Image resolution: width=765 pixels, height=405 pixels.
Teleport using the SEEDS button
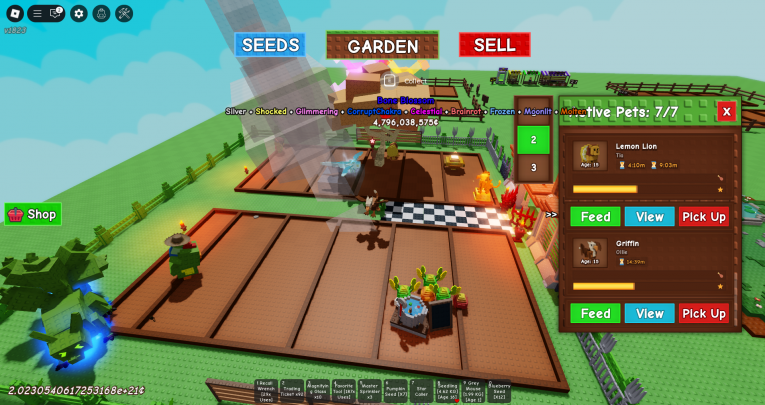coord(270,45)
